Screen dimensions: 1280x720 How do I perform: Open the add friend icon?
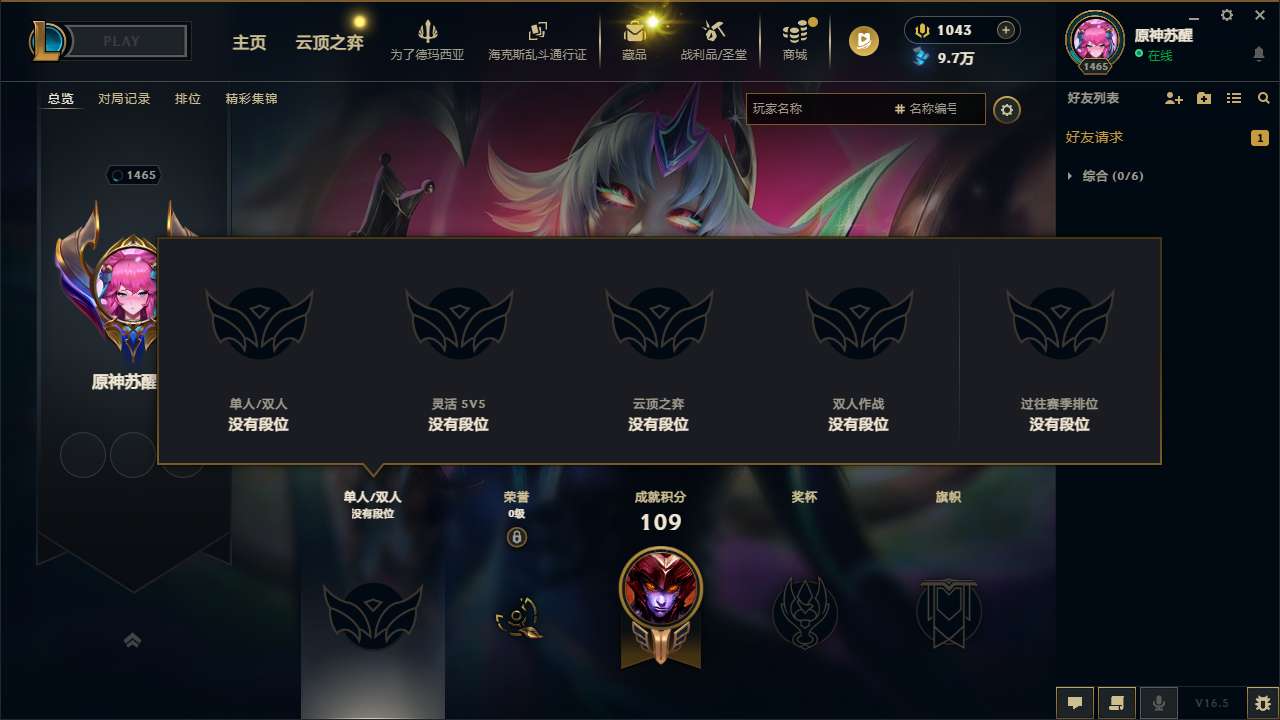coord(1171,98)
